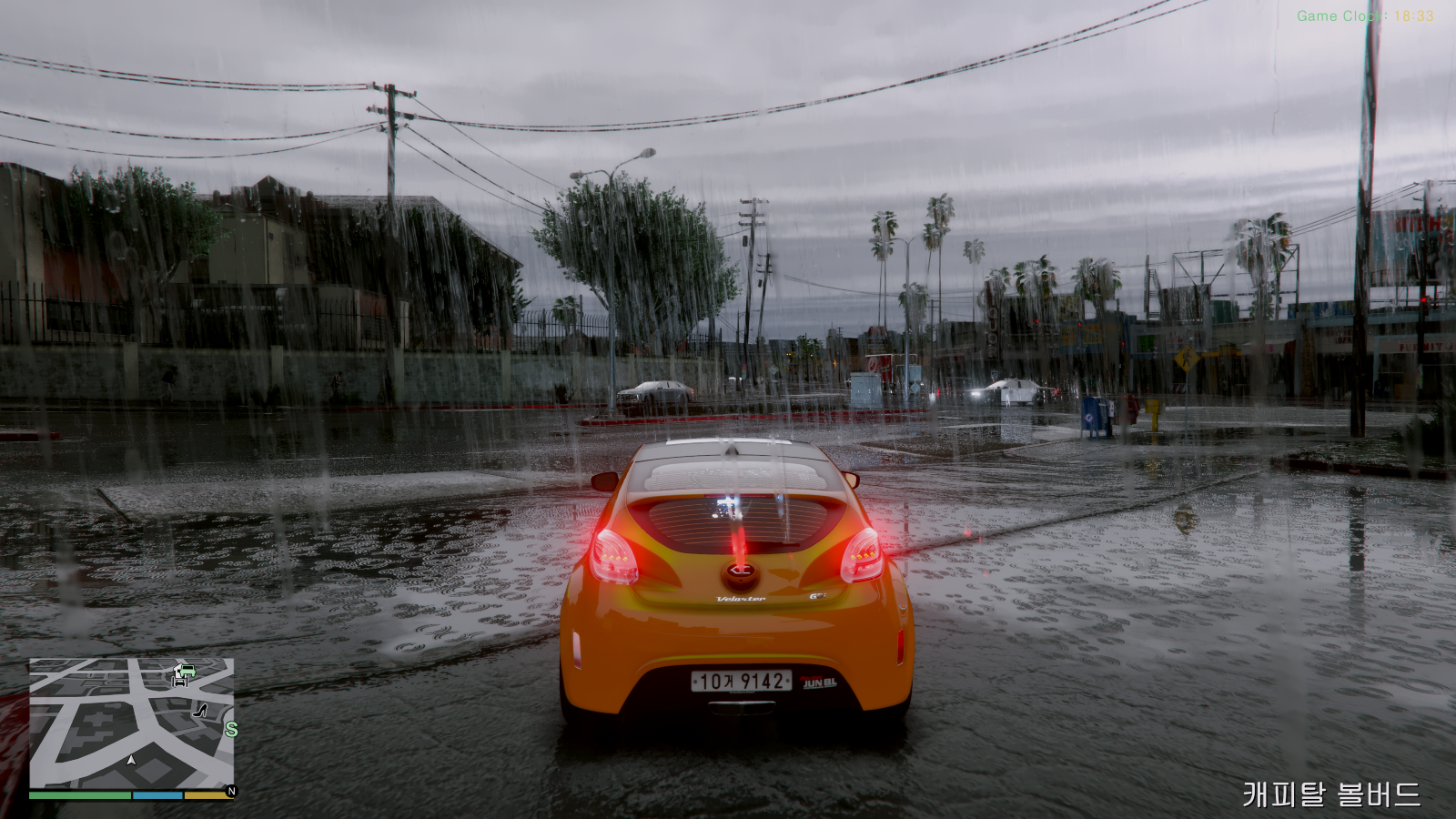This screenshot has height=819, width=1456.
Task: Click the JUN BL sticker on the bumper
Action: tap(818, 682)
